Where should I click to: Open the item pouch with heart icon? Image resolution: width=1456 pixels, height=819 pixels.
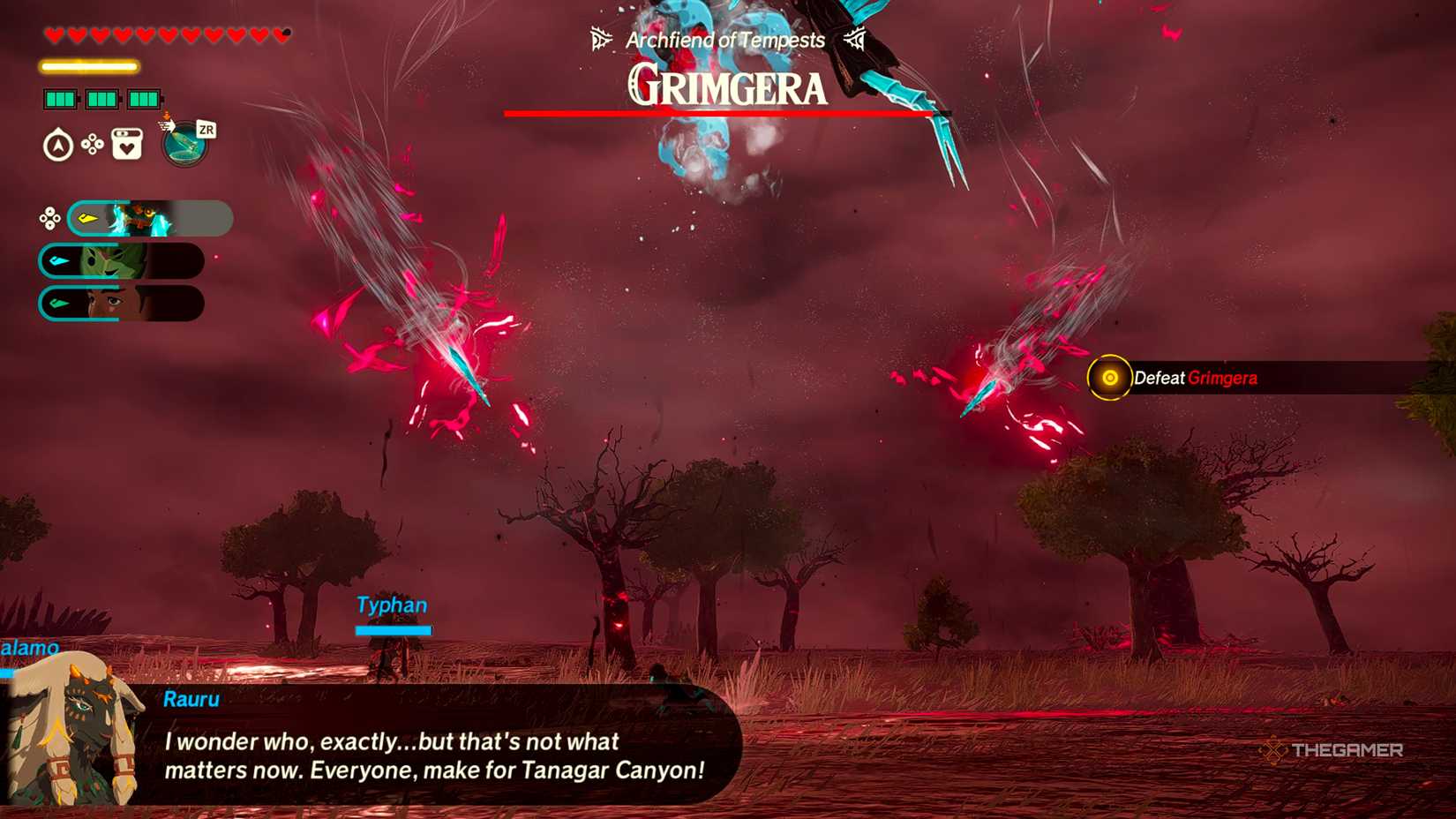pyautogui.click(x=126, y=144)
